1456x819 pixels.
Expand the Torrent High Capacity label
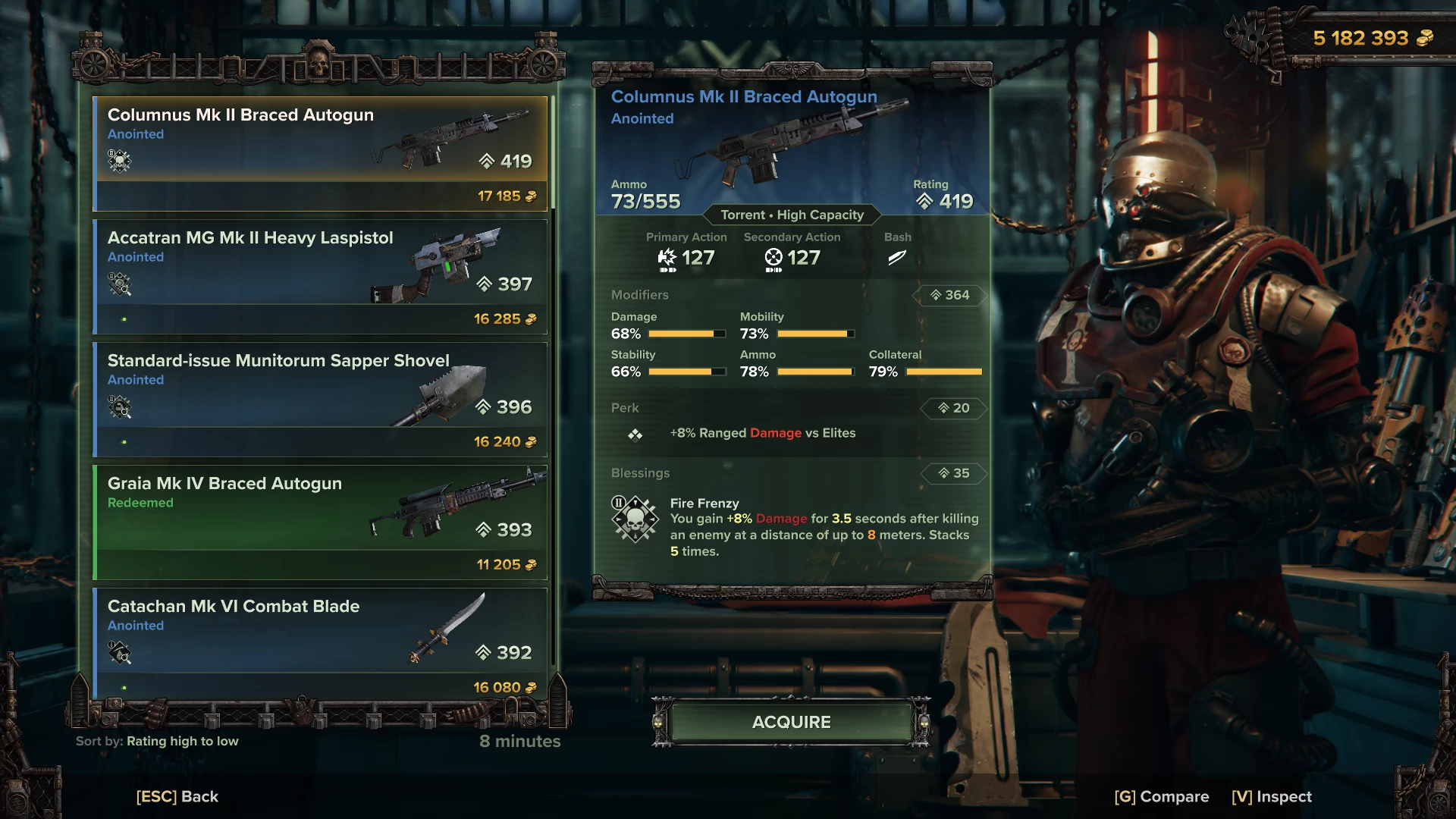pos(790,215)
